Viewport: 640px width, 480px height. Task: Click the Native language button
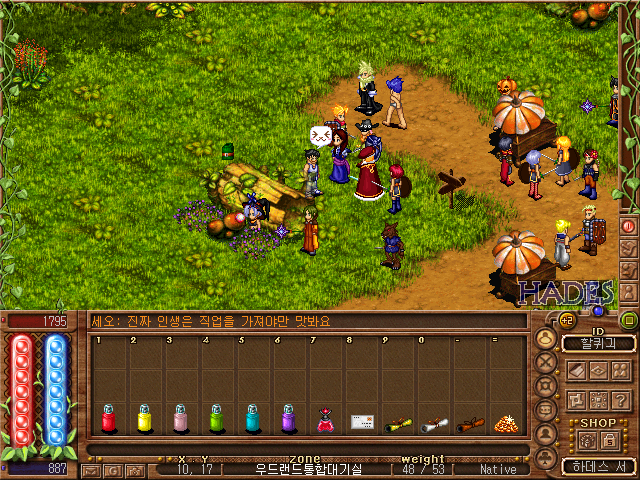click(498, 468)
